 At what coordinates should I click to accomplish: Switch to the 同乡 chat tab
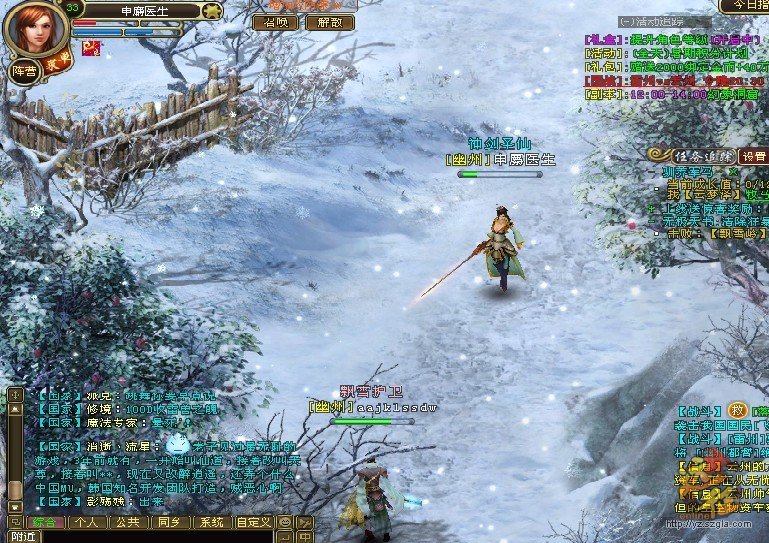tap(168, 522)
